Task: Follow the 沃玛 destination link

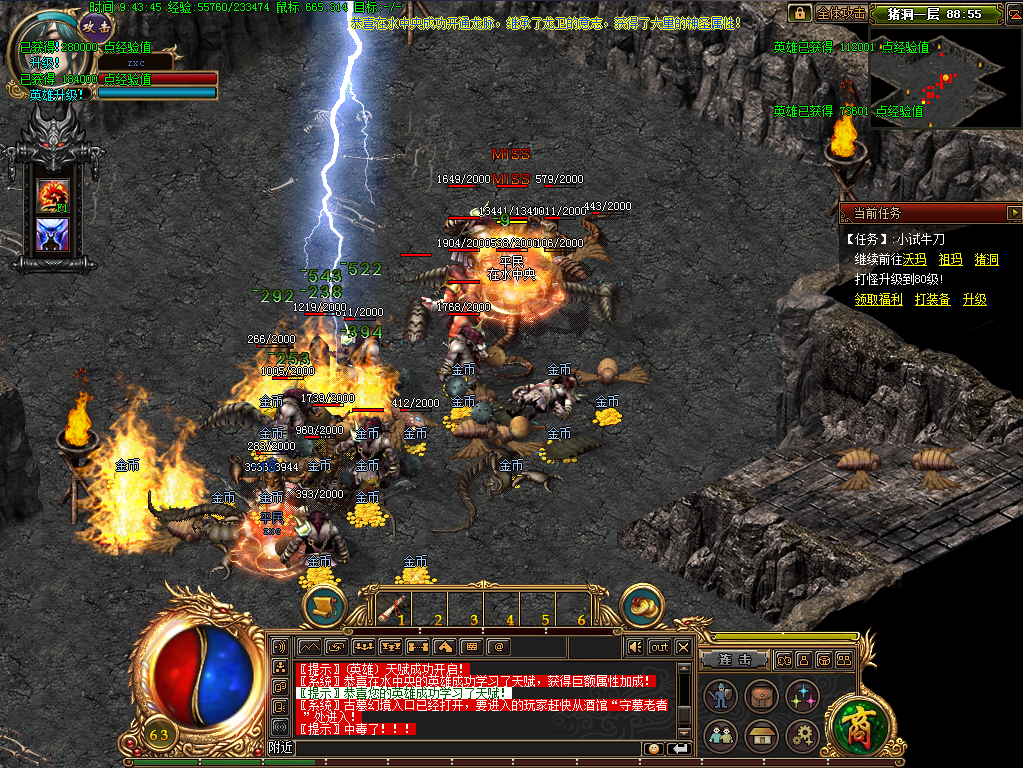Action: [x=915, y=260]
